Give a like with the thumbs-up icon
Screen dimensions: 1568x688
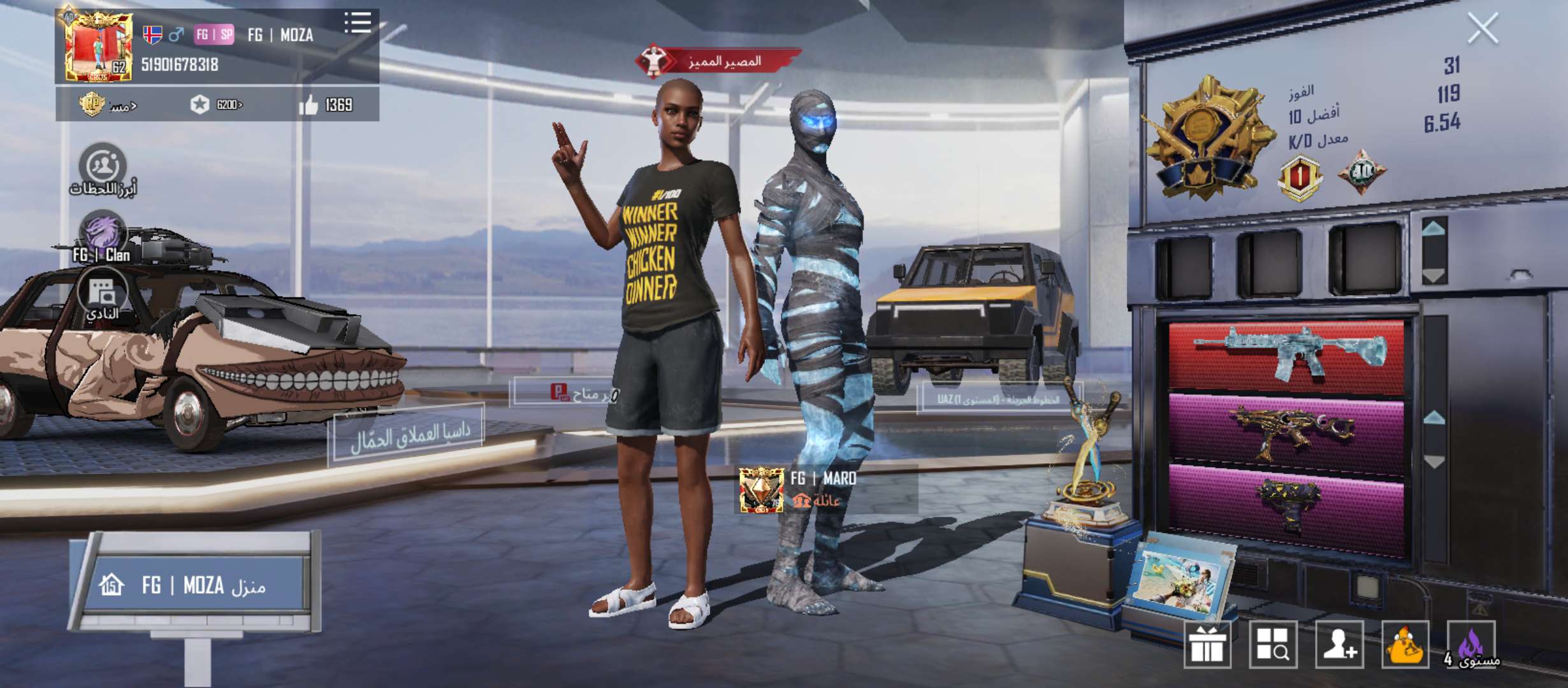coord(309,104)
